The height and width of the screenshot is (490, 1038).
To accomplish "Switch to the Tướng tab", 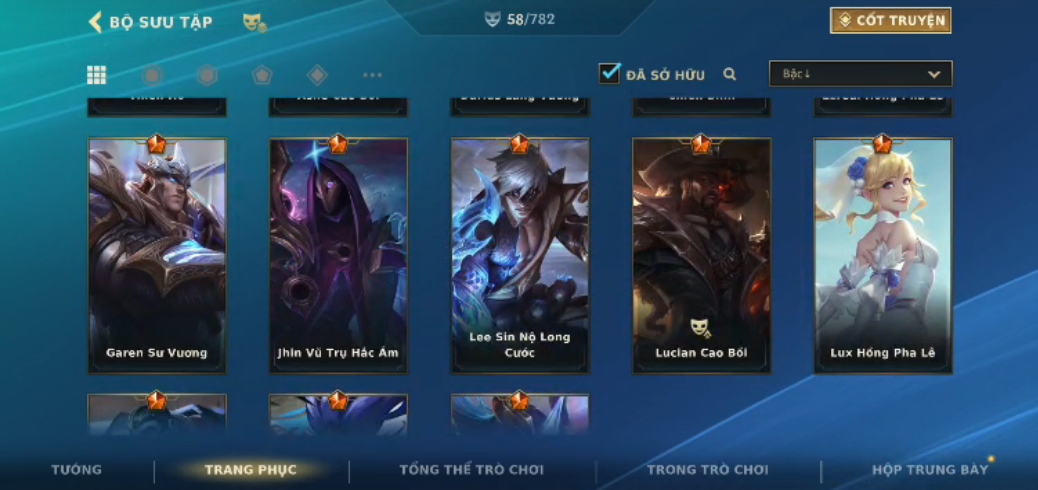I will point(77,470).
